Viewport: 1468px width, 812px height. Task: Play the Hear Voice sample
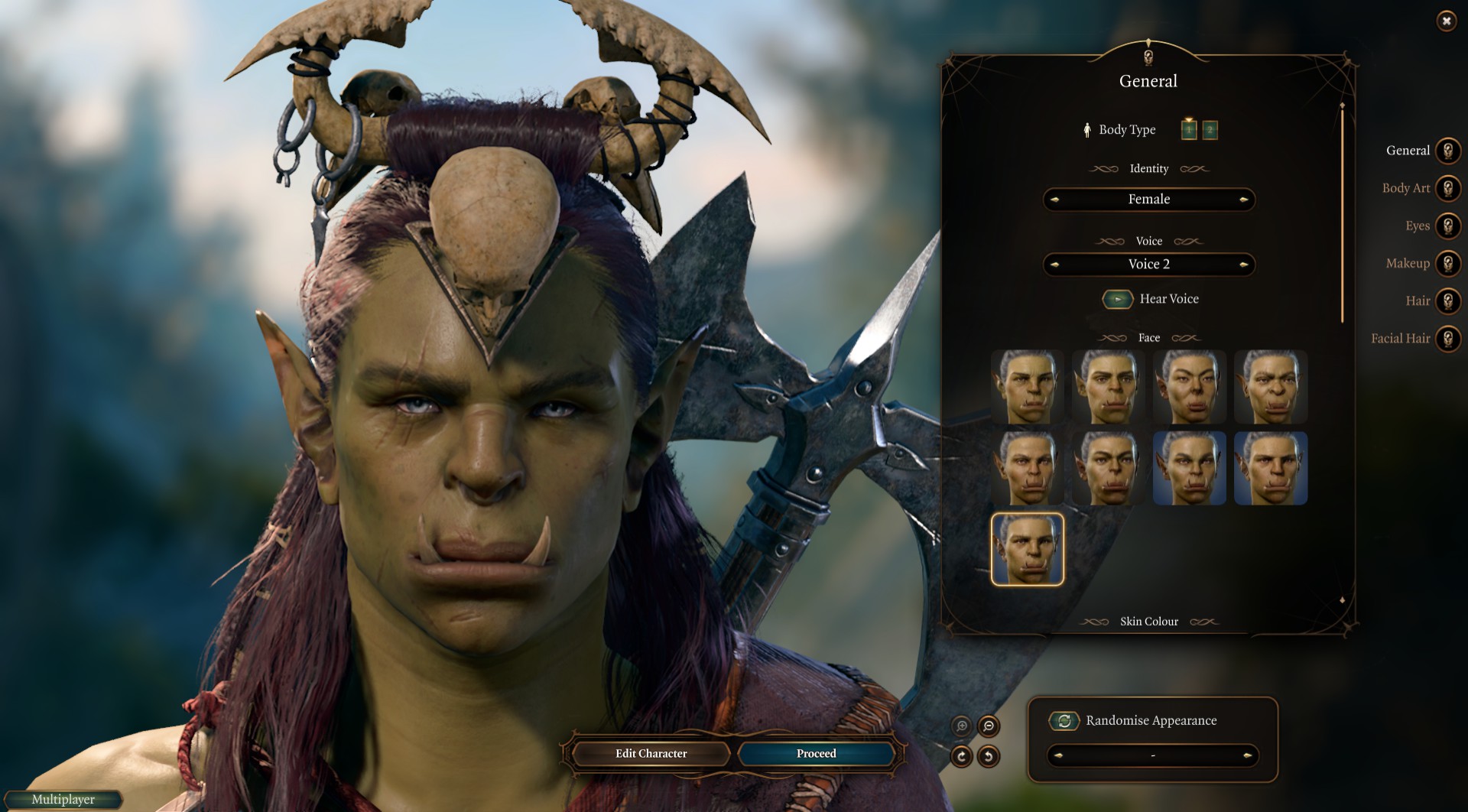(x=1118, y=299)
